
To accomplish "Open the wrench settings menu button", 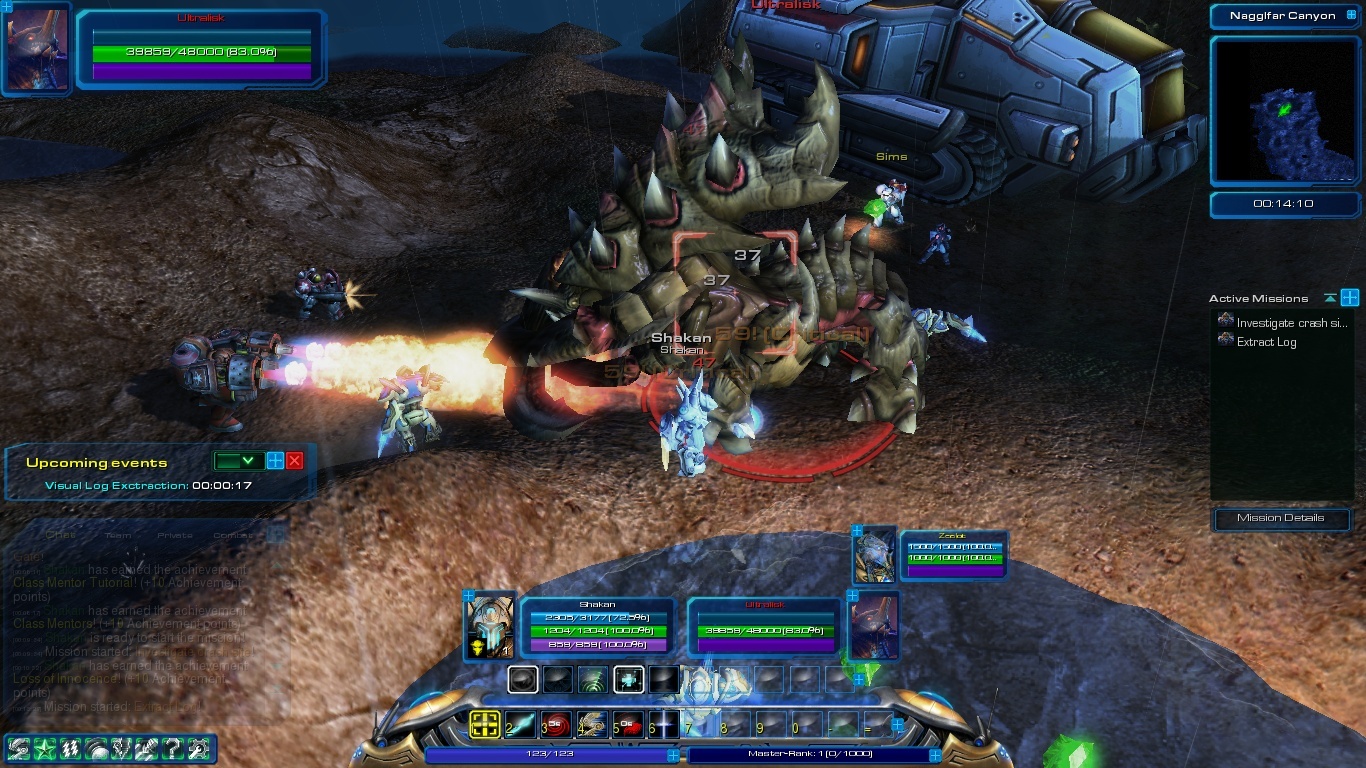I will coord(197,747).
